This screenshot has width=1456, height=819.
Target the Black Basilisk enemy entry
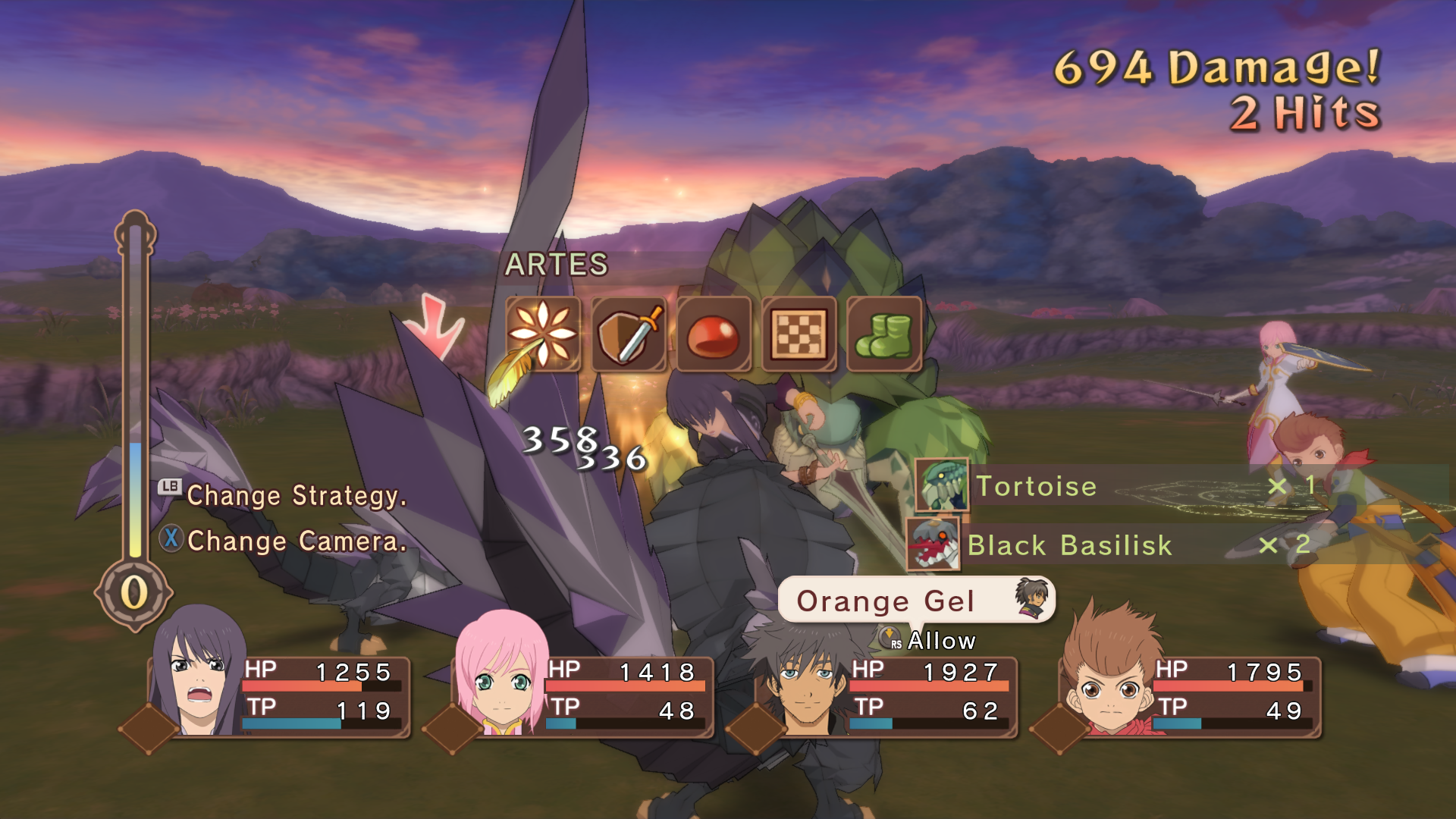[1069, 544]
